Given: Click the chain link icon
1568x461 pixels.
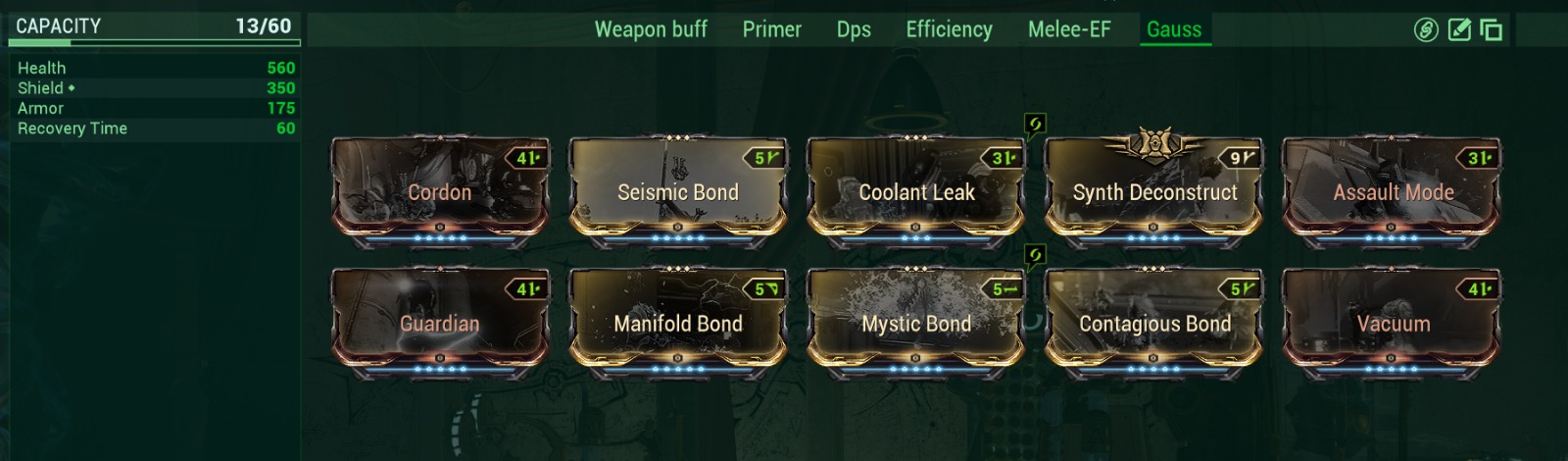Looking at the screenshot, I should pyautogui.click(x=1426, y=30).
